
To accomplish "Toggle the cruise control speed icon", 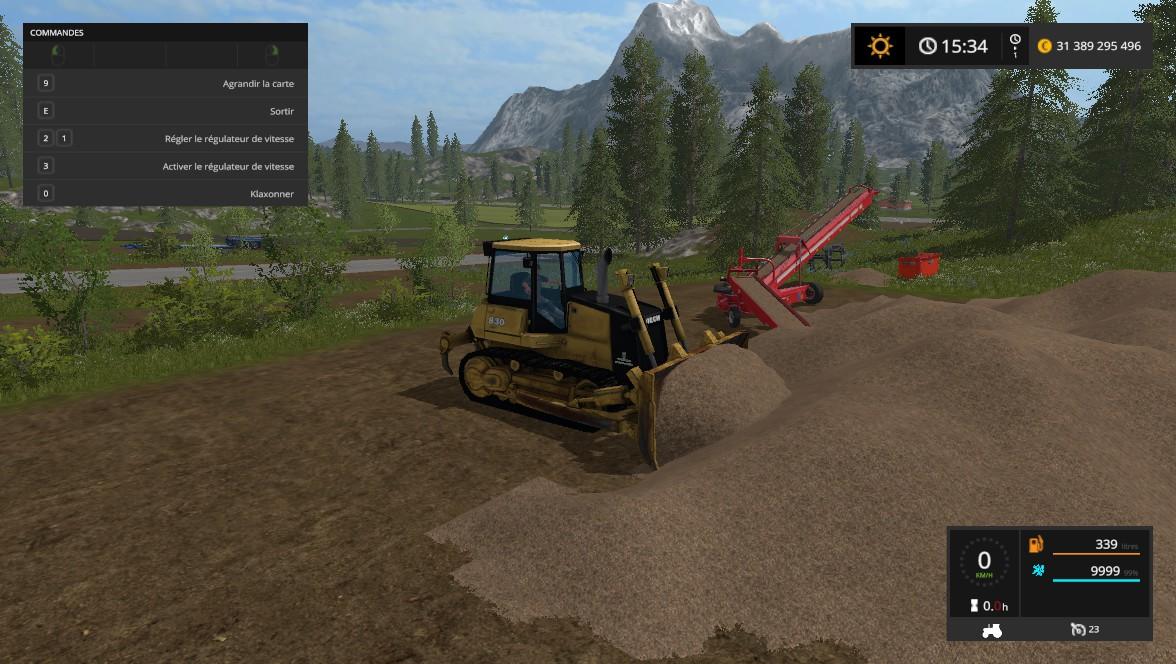I will (1078, 630).
